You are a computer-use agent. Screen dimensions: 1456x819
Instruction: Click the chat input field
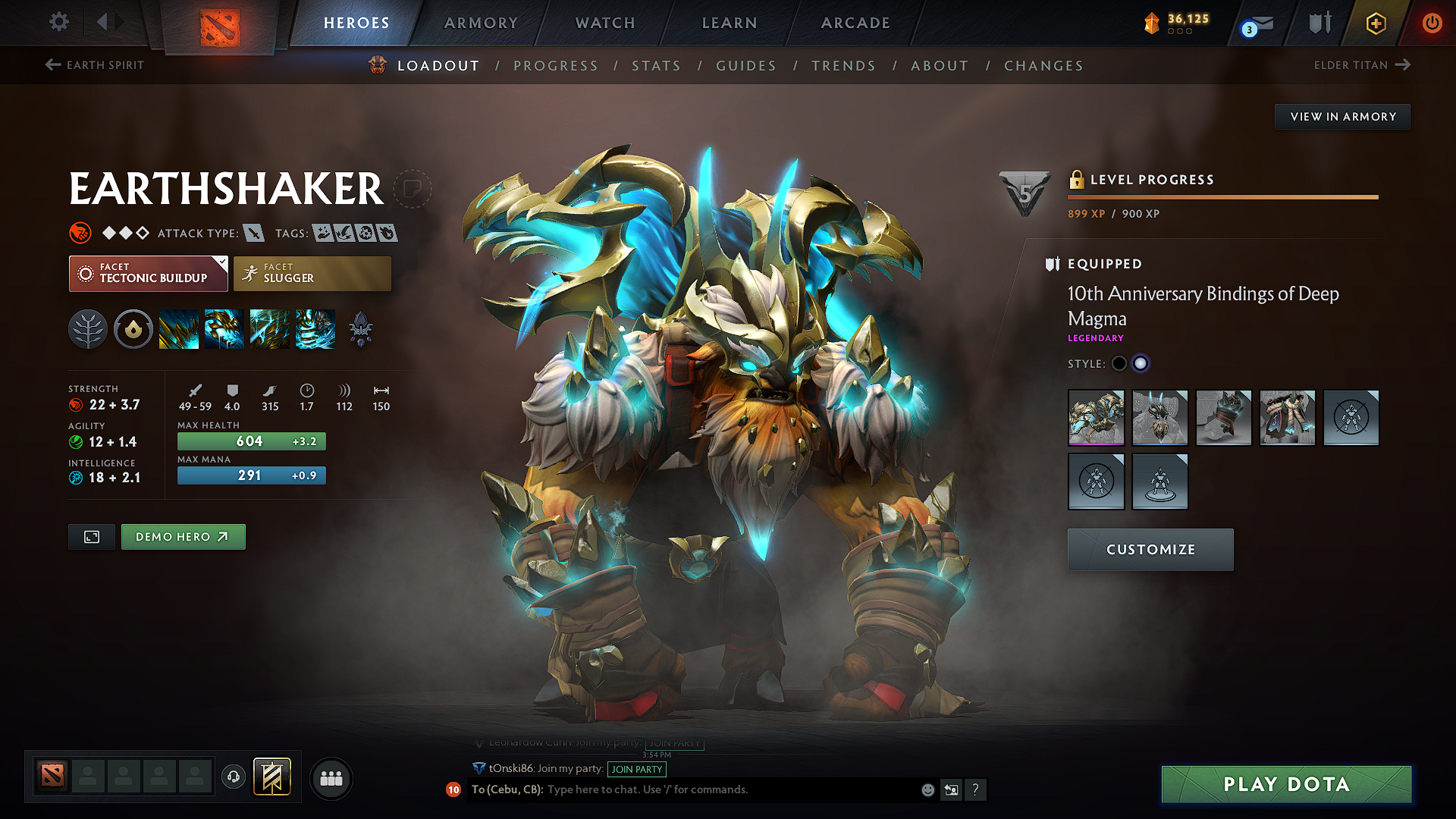(x=682, y=789)
